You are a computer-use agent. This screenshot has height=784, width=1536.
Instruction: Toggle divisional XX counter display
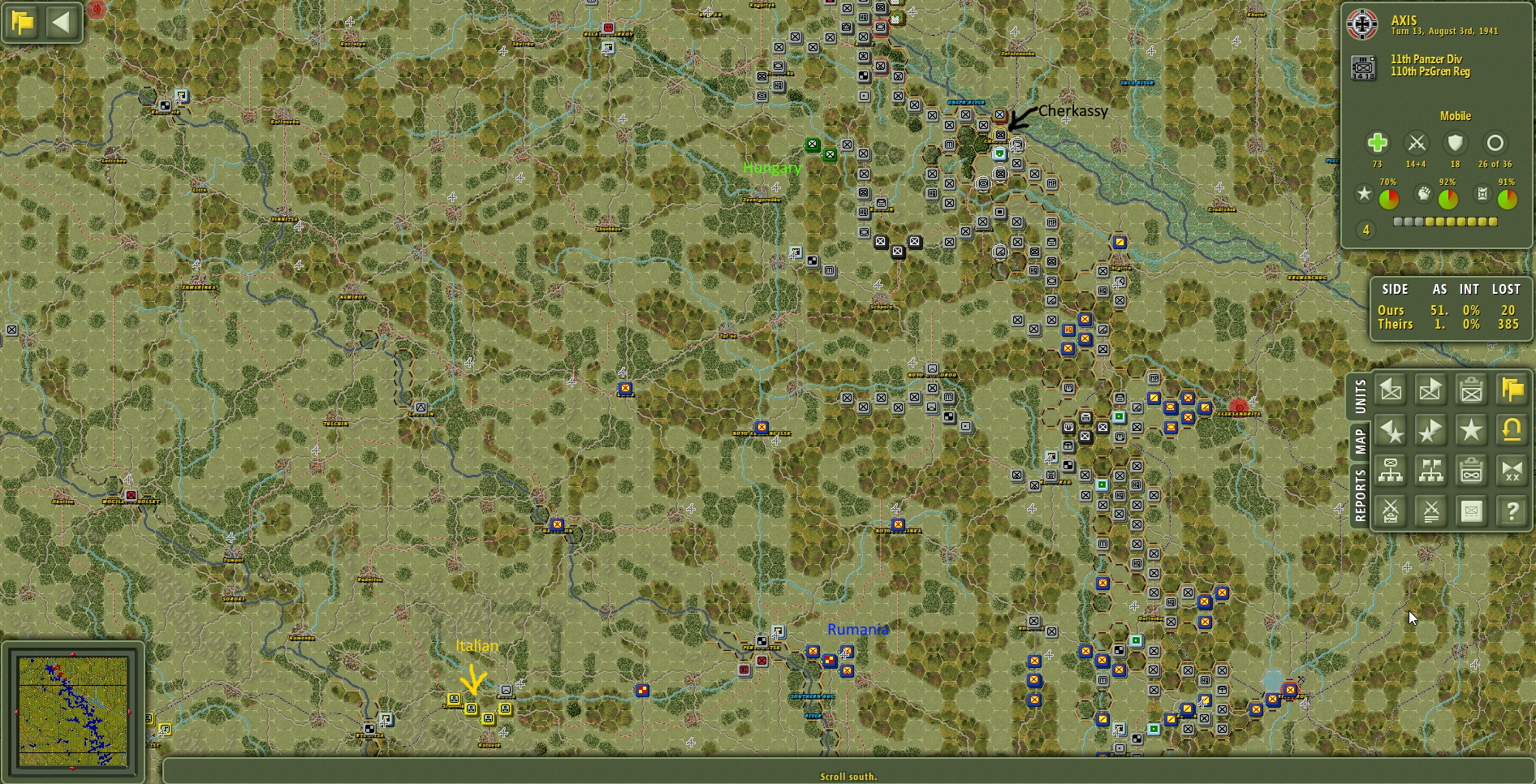pyautogui.click(x=1512, y=471)
